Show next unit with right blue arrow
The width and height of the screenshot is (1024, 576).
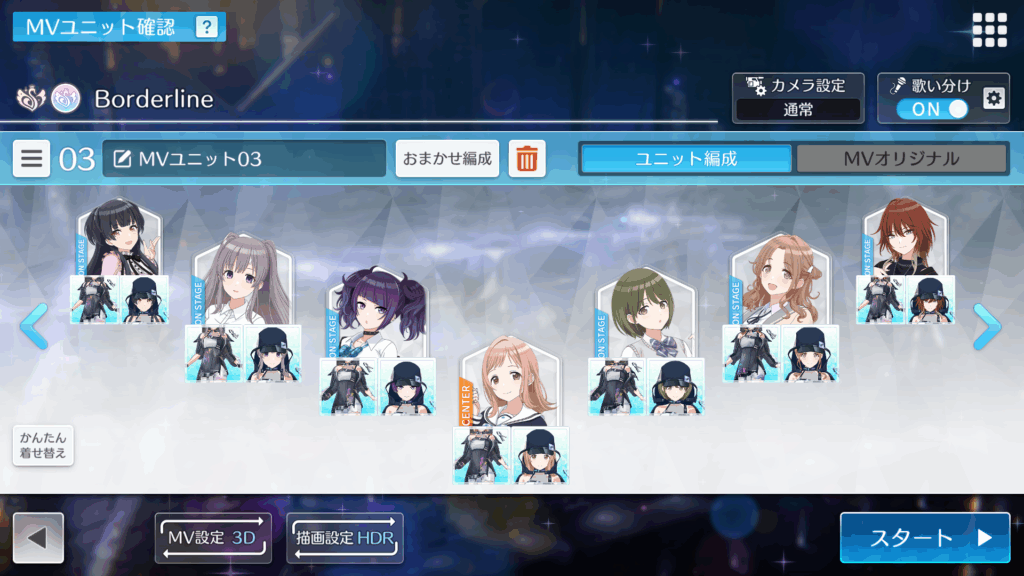pos(987,326)
